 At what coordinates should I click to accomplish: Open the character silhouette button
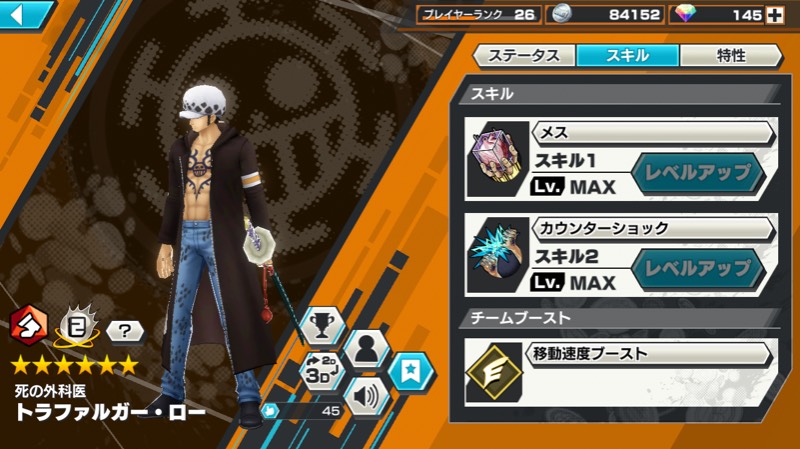pyautogui.click(x=368, y=349)
